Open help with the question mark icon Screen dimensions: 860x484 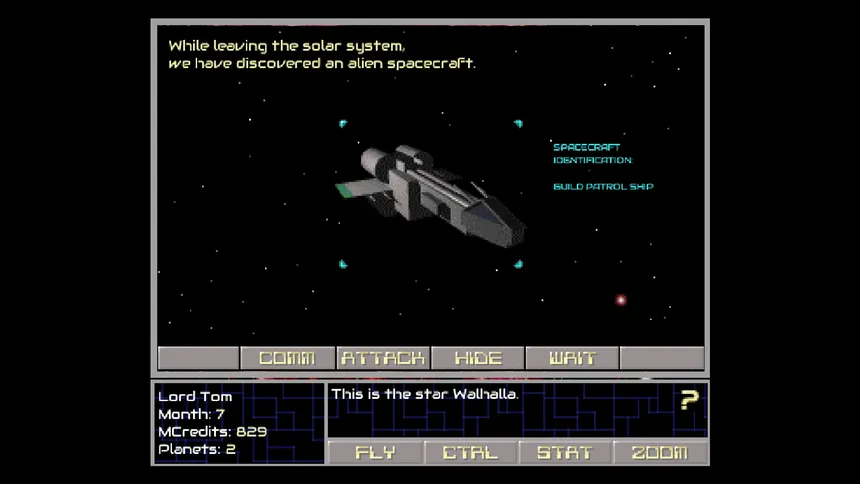tap(689, 400)
